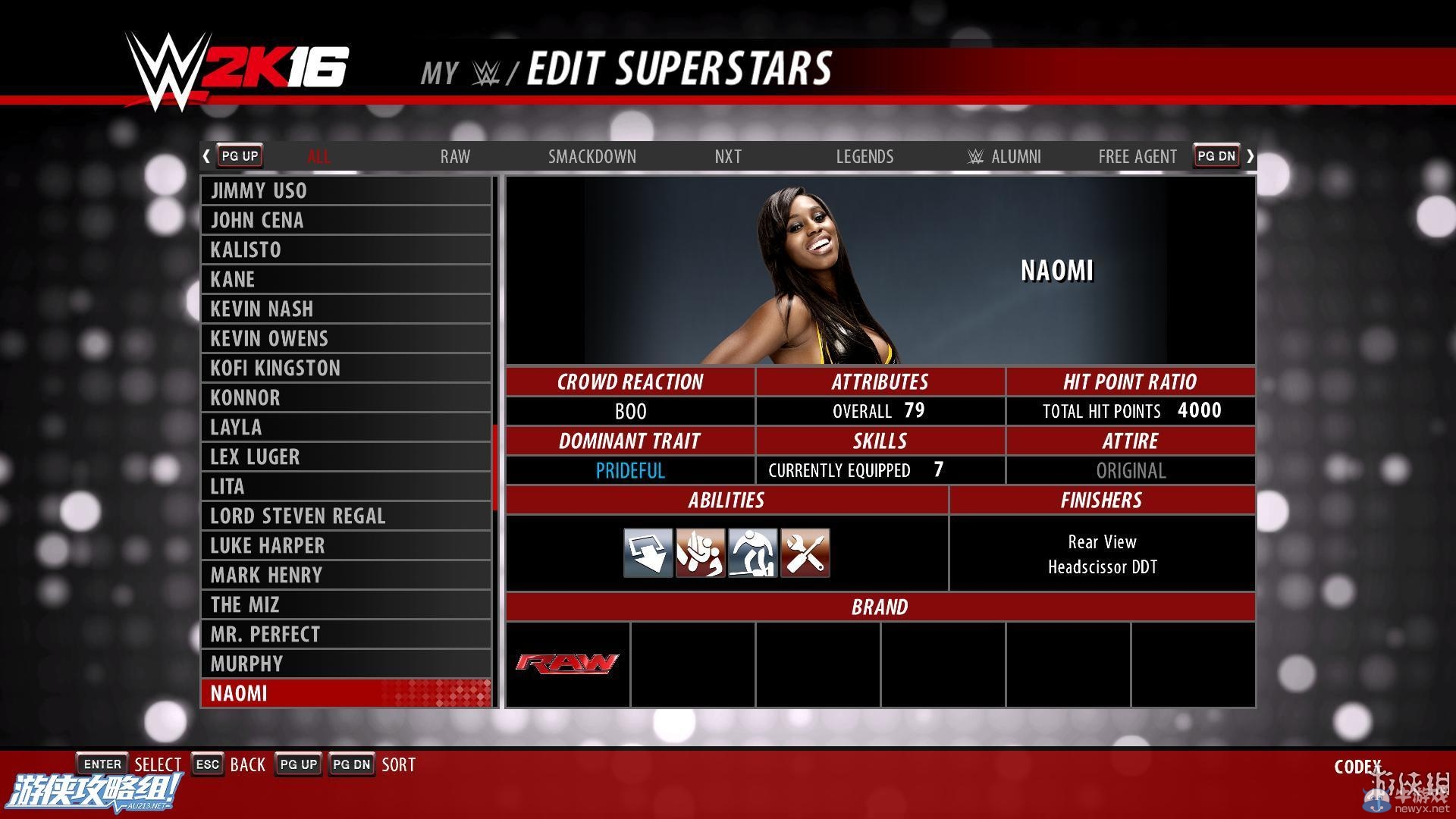Switch to the SMACKDOWN roster tab
Viewport: 1456px width, 819px height.
pos(592,156)
